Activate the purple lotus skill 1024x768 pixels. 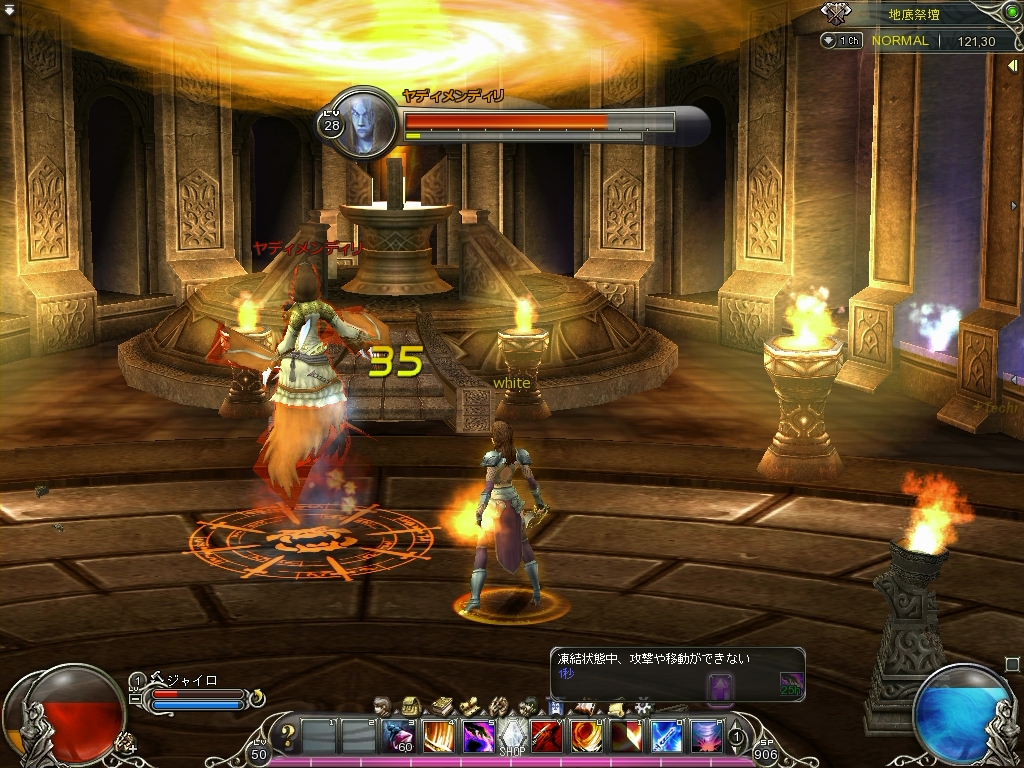point(706,737)
